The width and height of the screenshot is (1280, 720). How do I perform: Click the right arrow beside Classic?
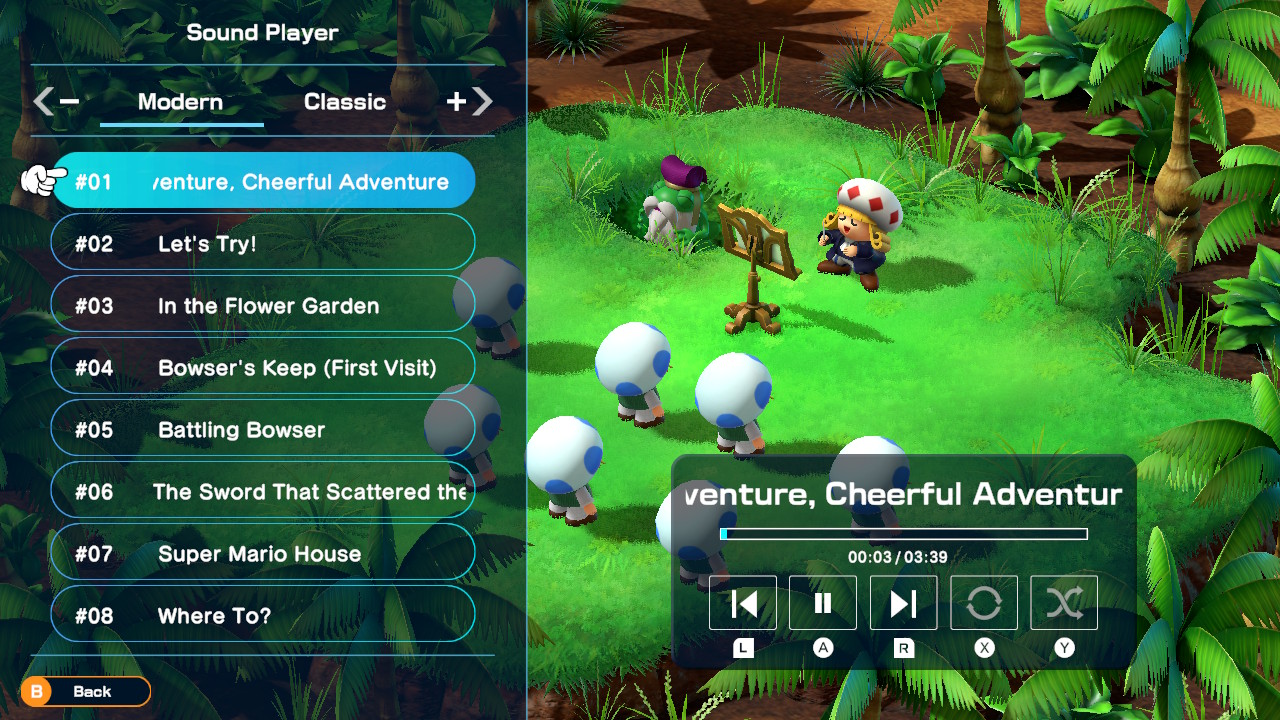pos(482,102)
